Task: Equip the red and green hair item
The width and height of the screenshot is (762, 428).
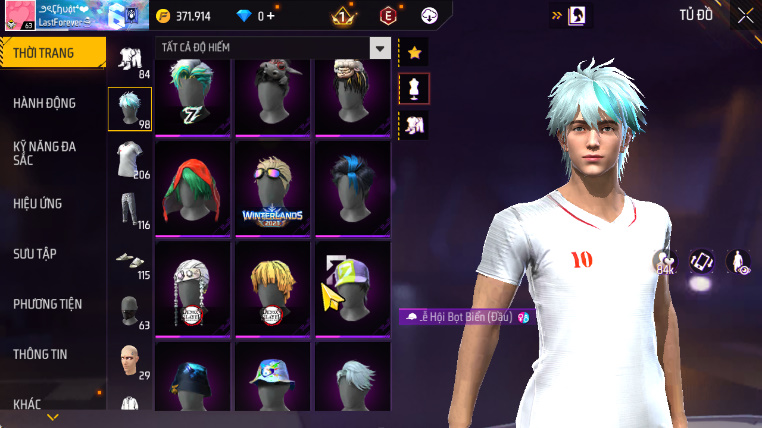Action: 192,186
